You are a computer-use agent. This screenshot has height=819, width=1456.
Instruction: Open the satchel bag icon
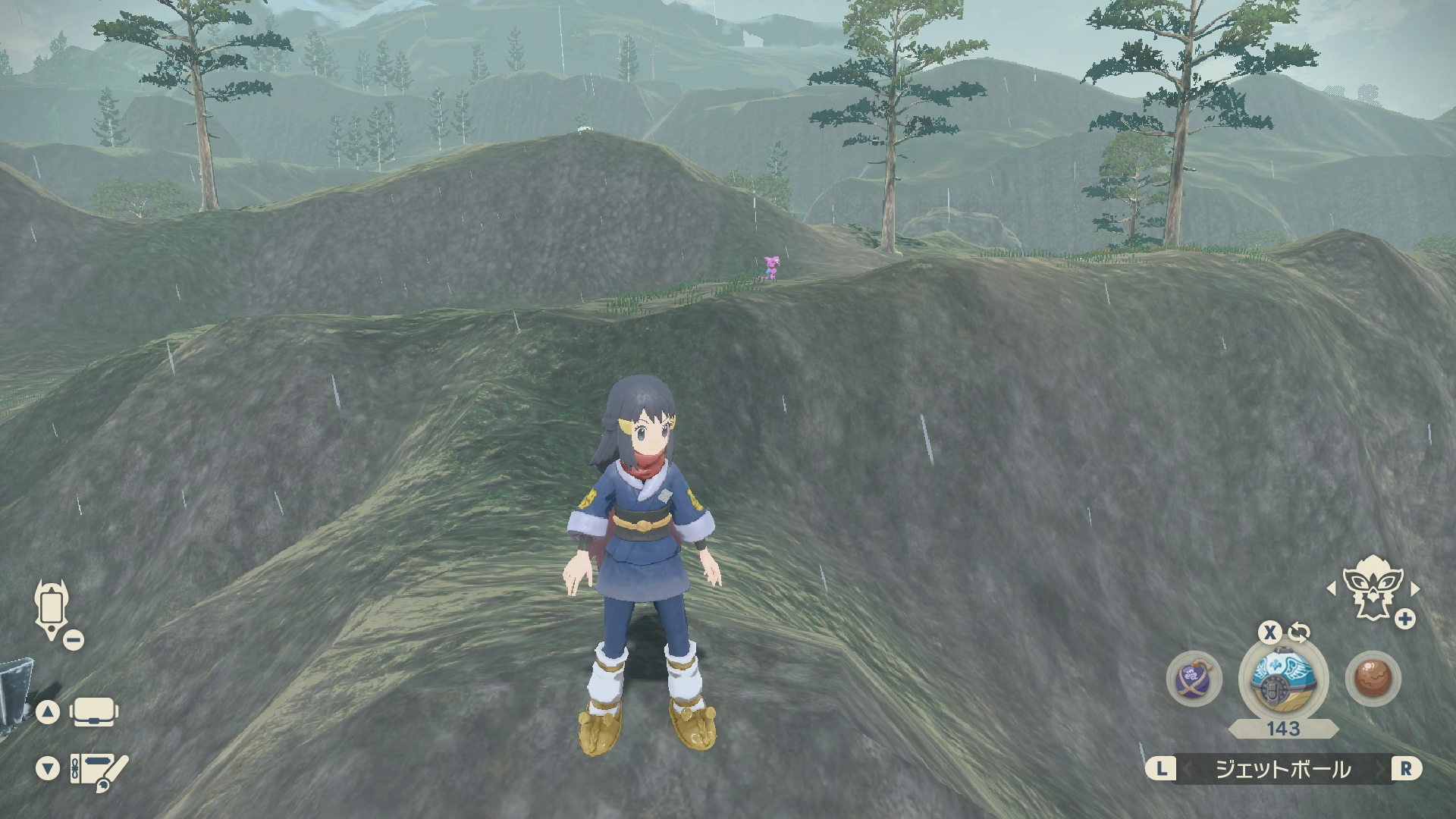(93, 712)
